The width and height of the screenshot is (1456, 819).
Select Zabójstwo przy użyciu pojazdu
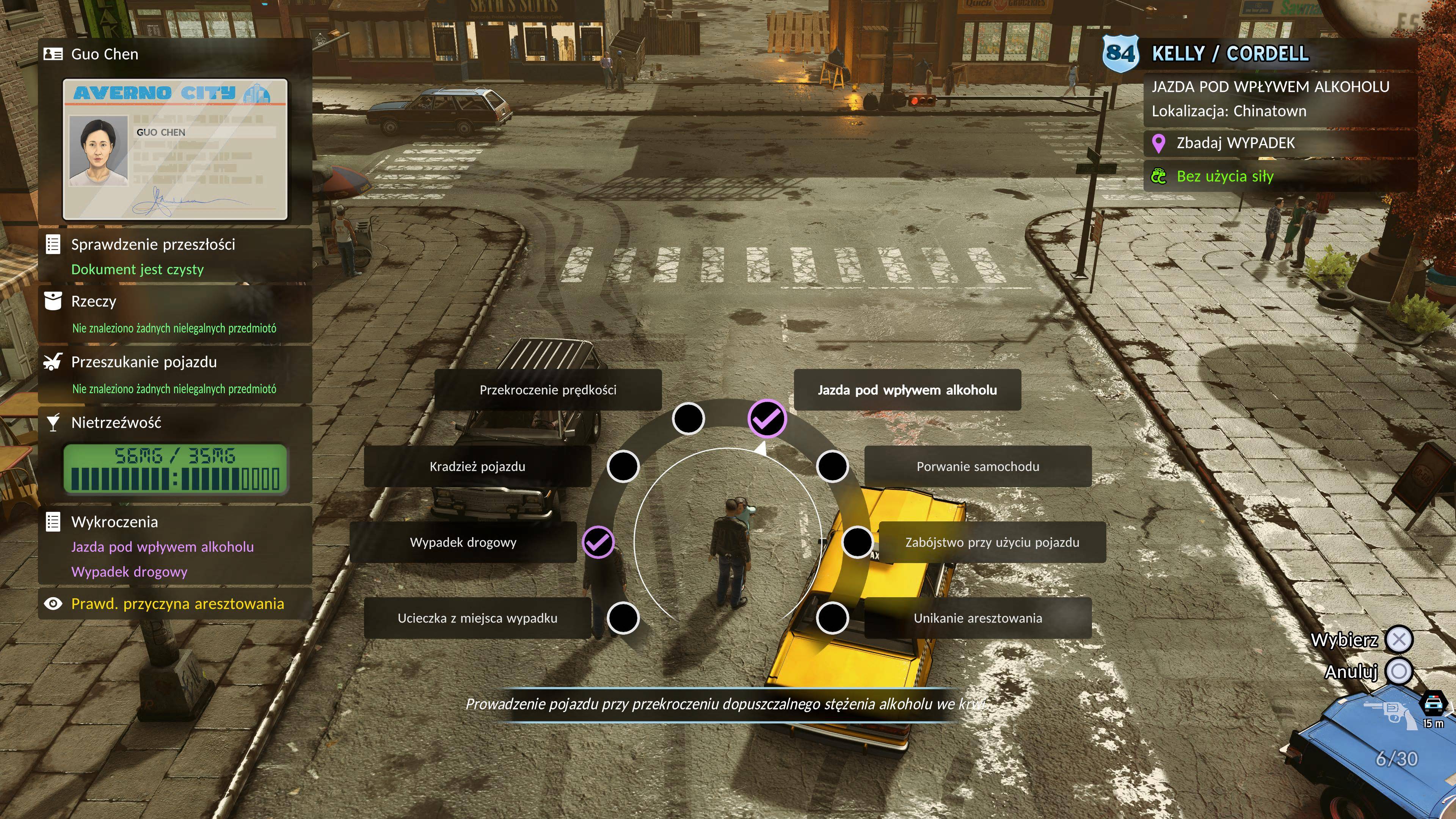[x=992, y=543]
